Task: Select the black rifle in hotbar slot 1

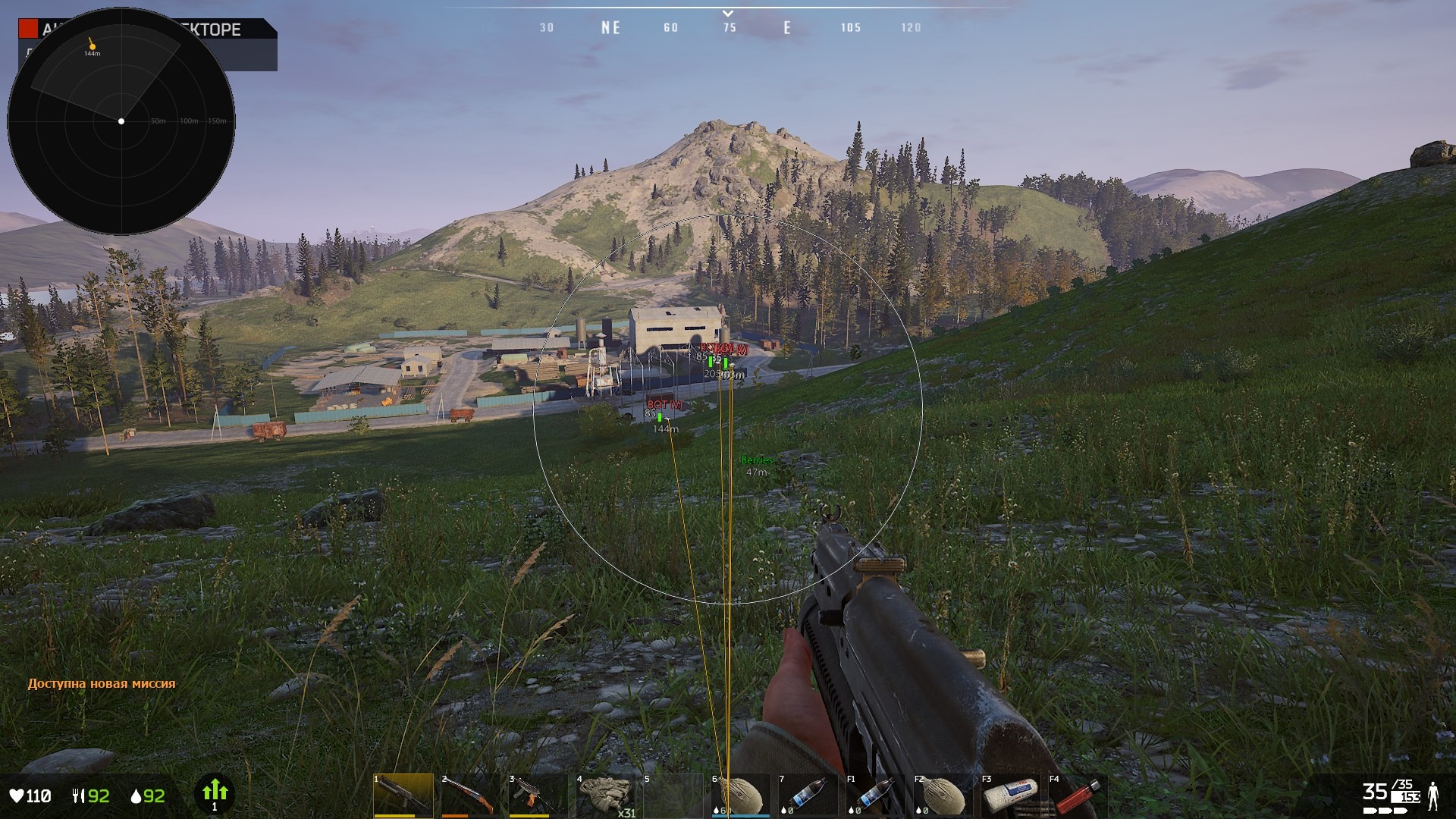Action: point(403,795)
